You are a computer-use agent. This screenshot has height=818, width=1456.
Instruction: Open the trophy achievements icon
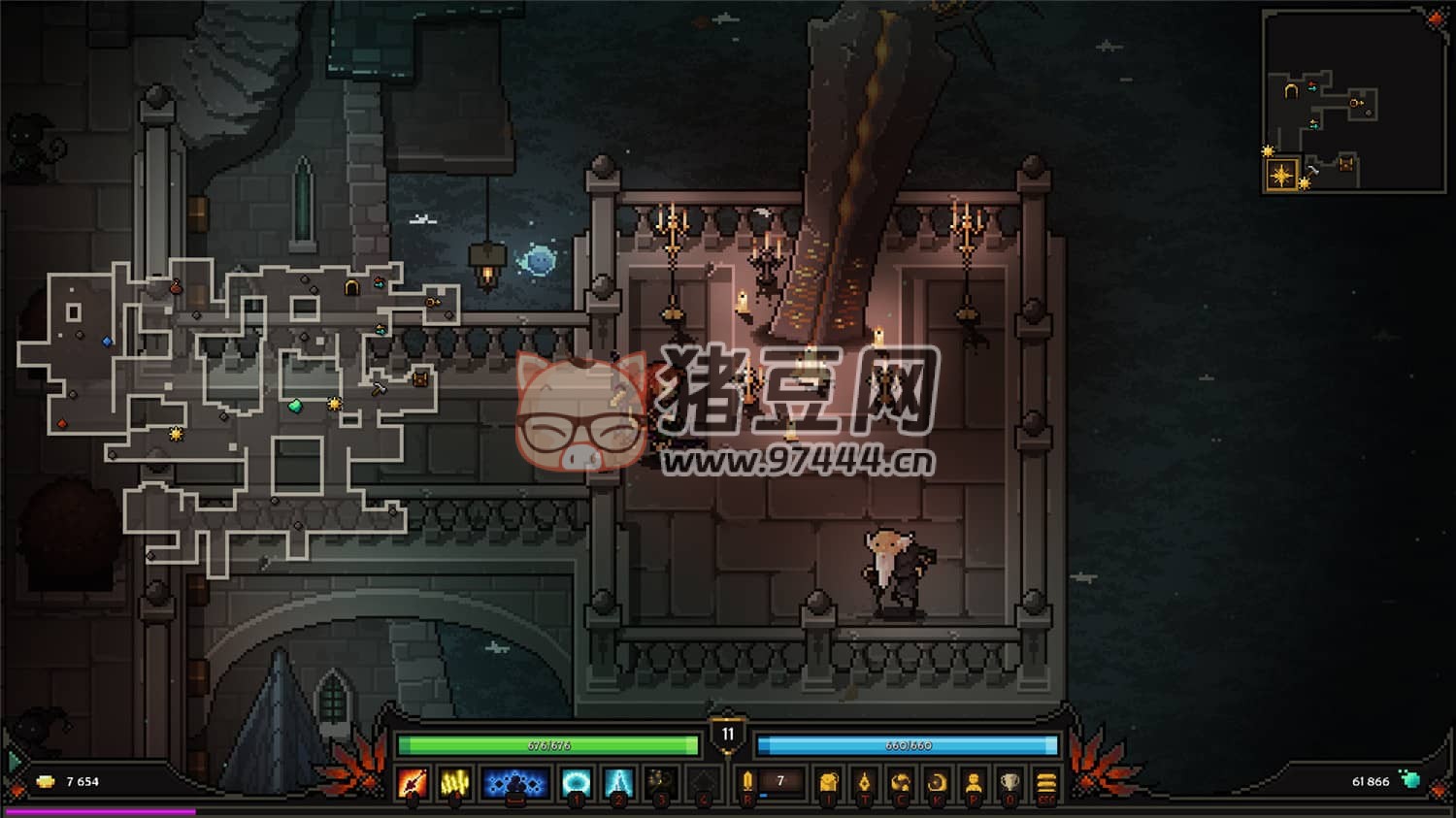click(x=1009, y=782)
